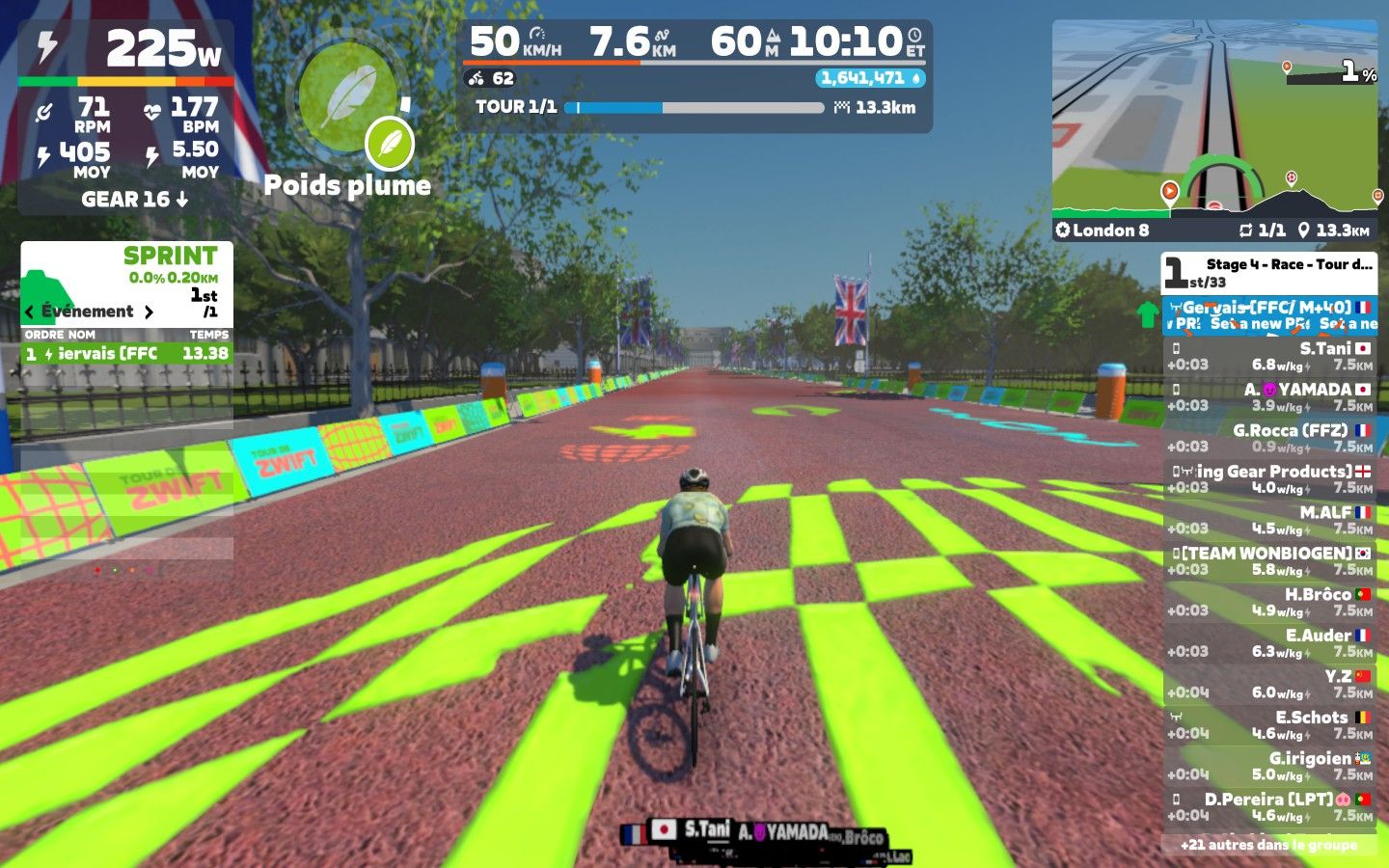This screenshot has width=1389, height=868.
Task: Open the Stage 4 race position header
Action: click(1269, 272)
